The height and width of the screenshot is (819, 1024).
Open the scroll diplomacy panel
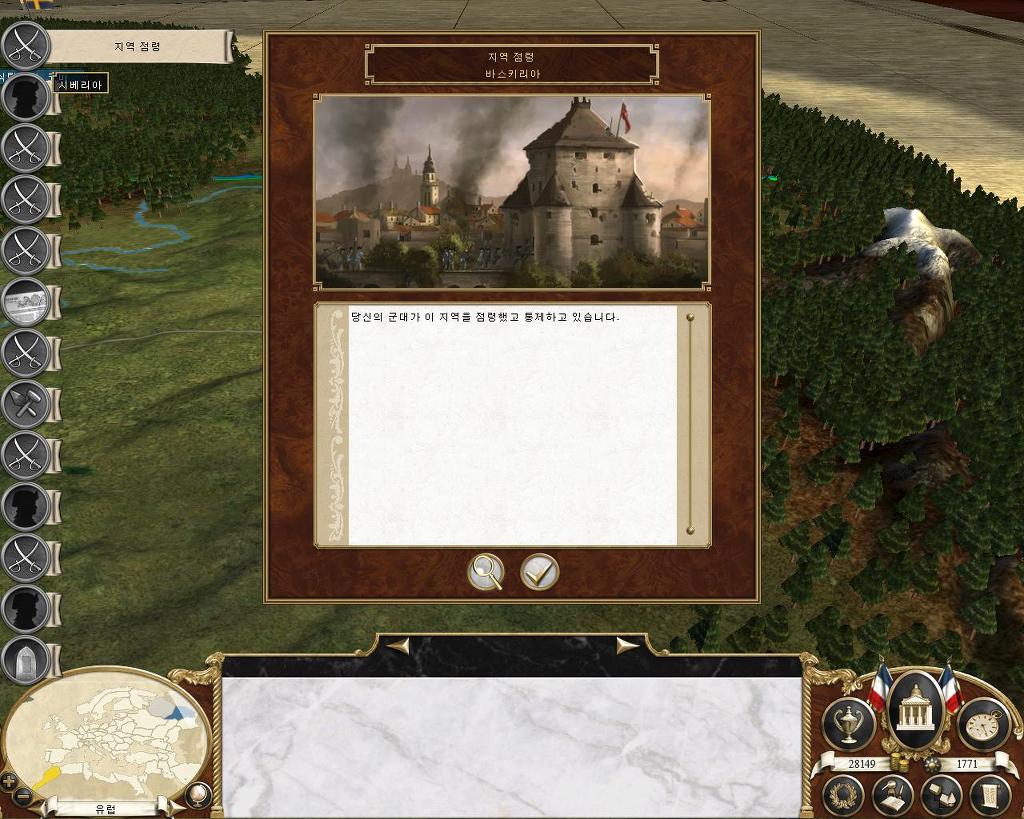[x=989, y=797]
